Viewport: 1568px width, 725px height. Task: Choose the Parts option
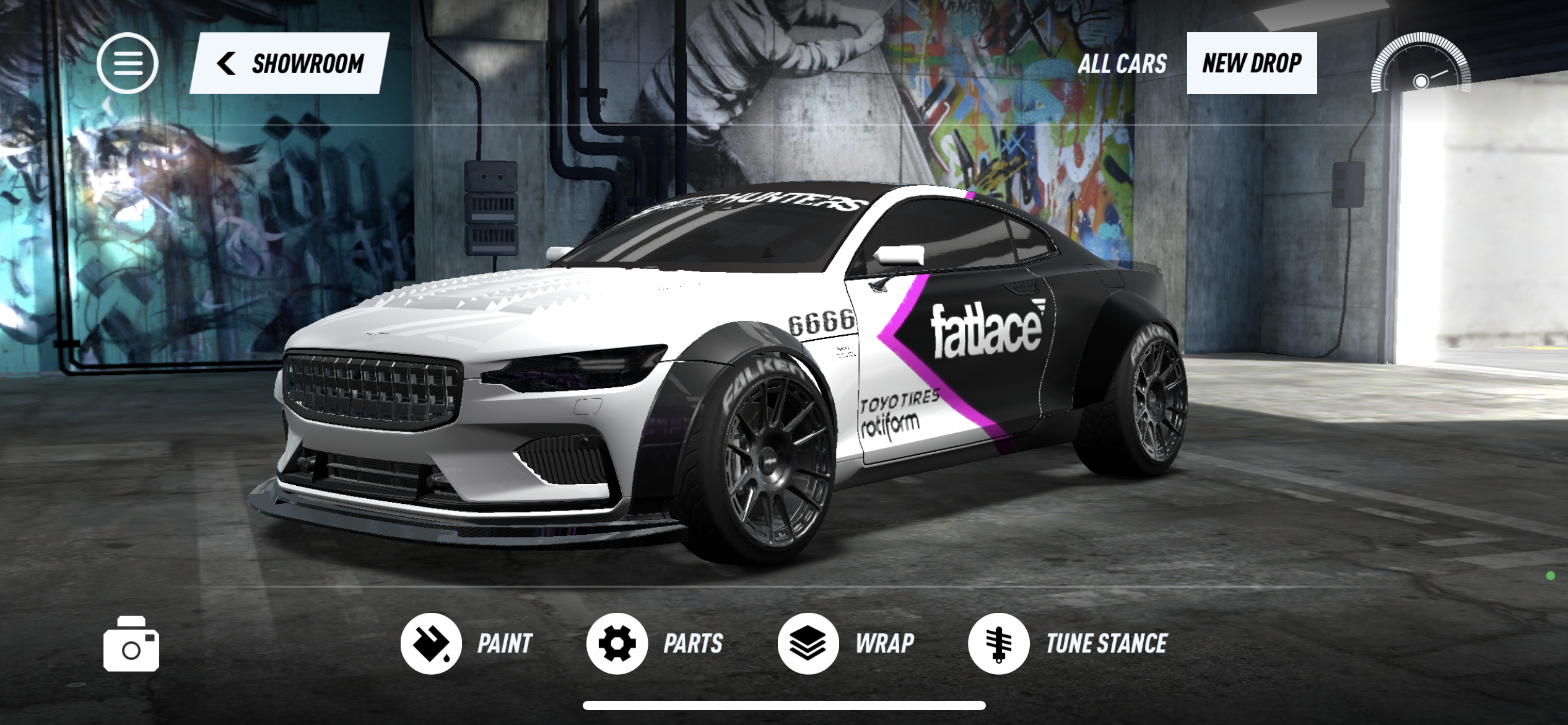tap(655, 643)
